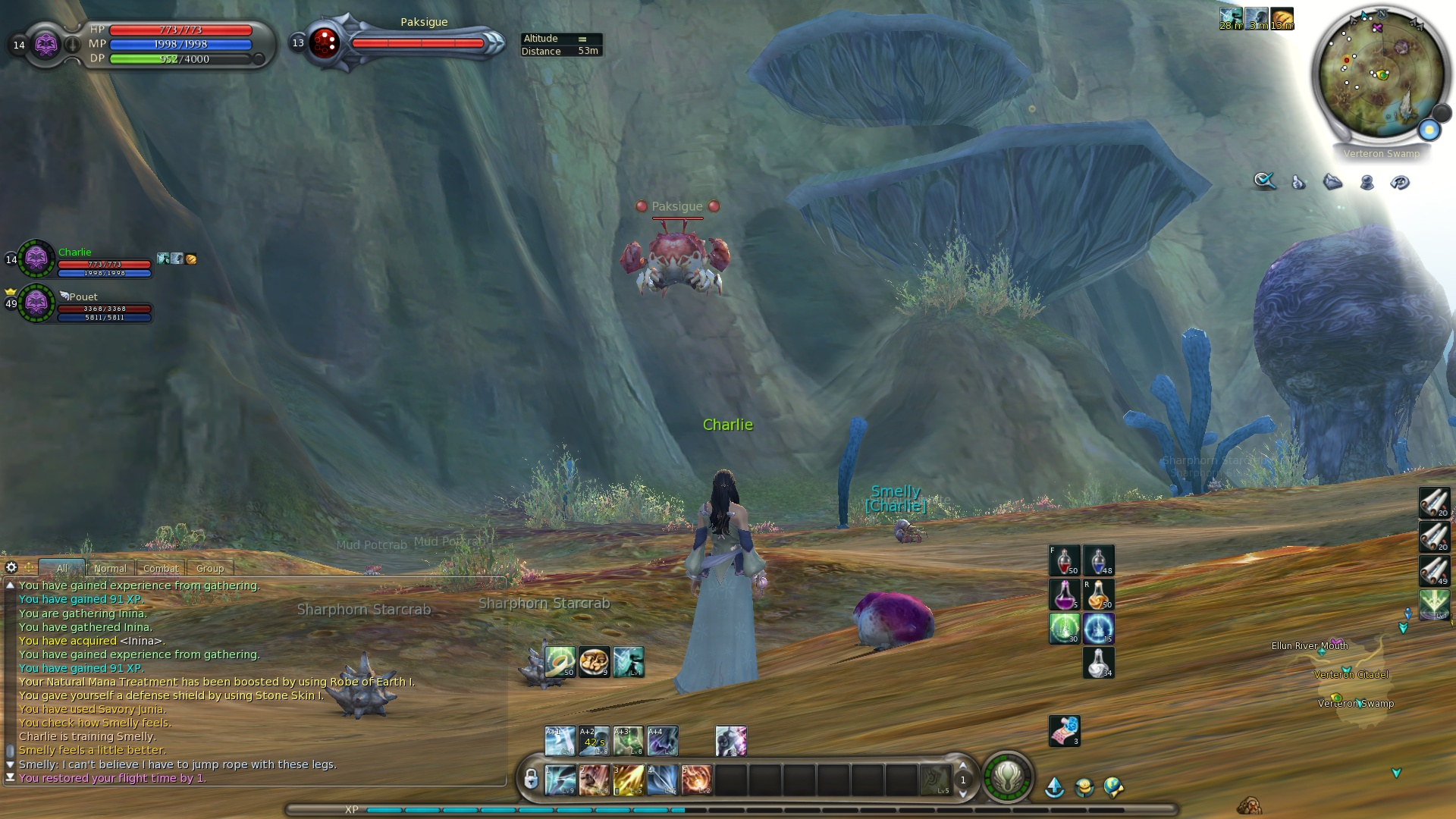
Task: Activate the green circle scroll with 30
Action: point(1064,629)
